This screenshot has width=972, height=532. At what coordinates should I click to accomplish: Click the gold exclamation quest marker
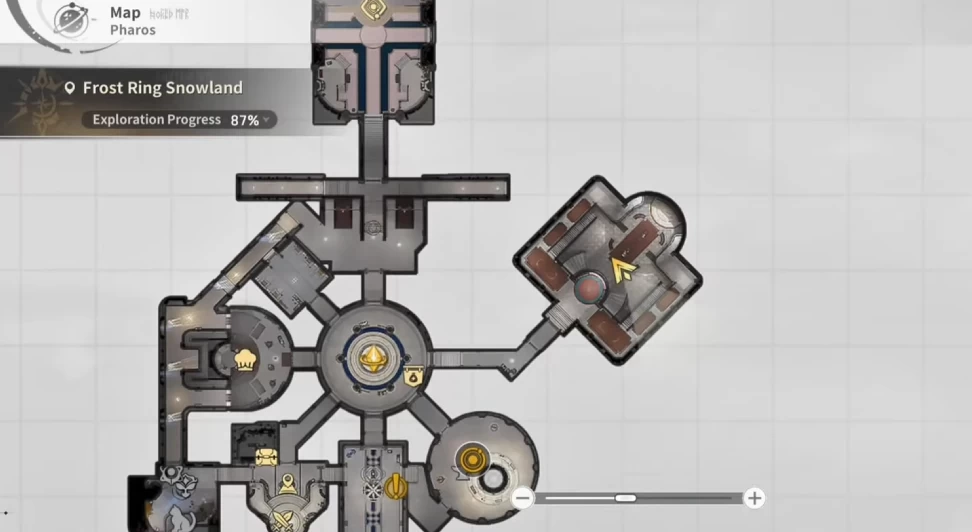coord(397,487)
